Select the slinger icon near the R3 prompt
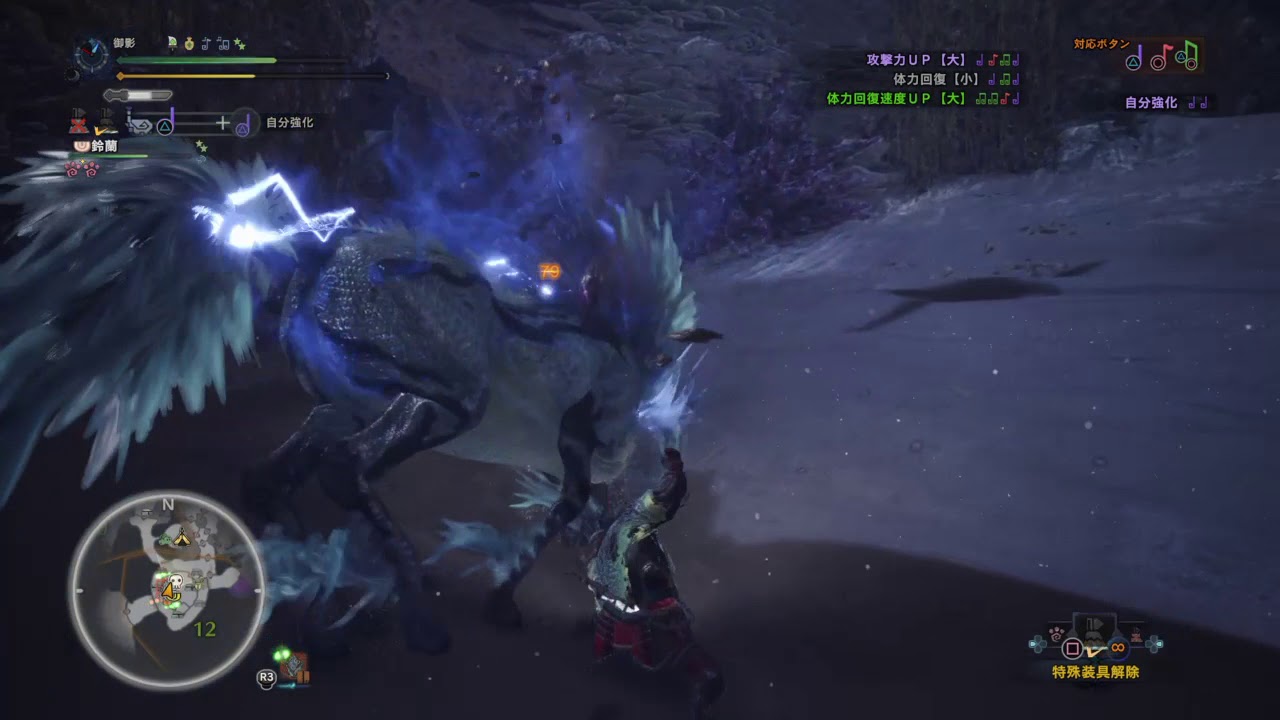The width and height of the screenshot is (1280, 720). pyautogui.click(x=294, y=667)
